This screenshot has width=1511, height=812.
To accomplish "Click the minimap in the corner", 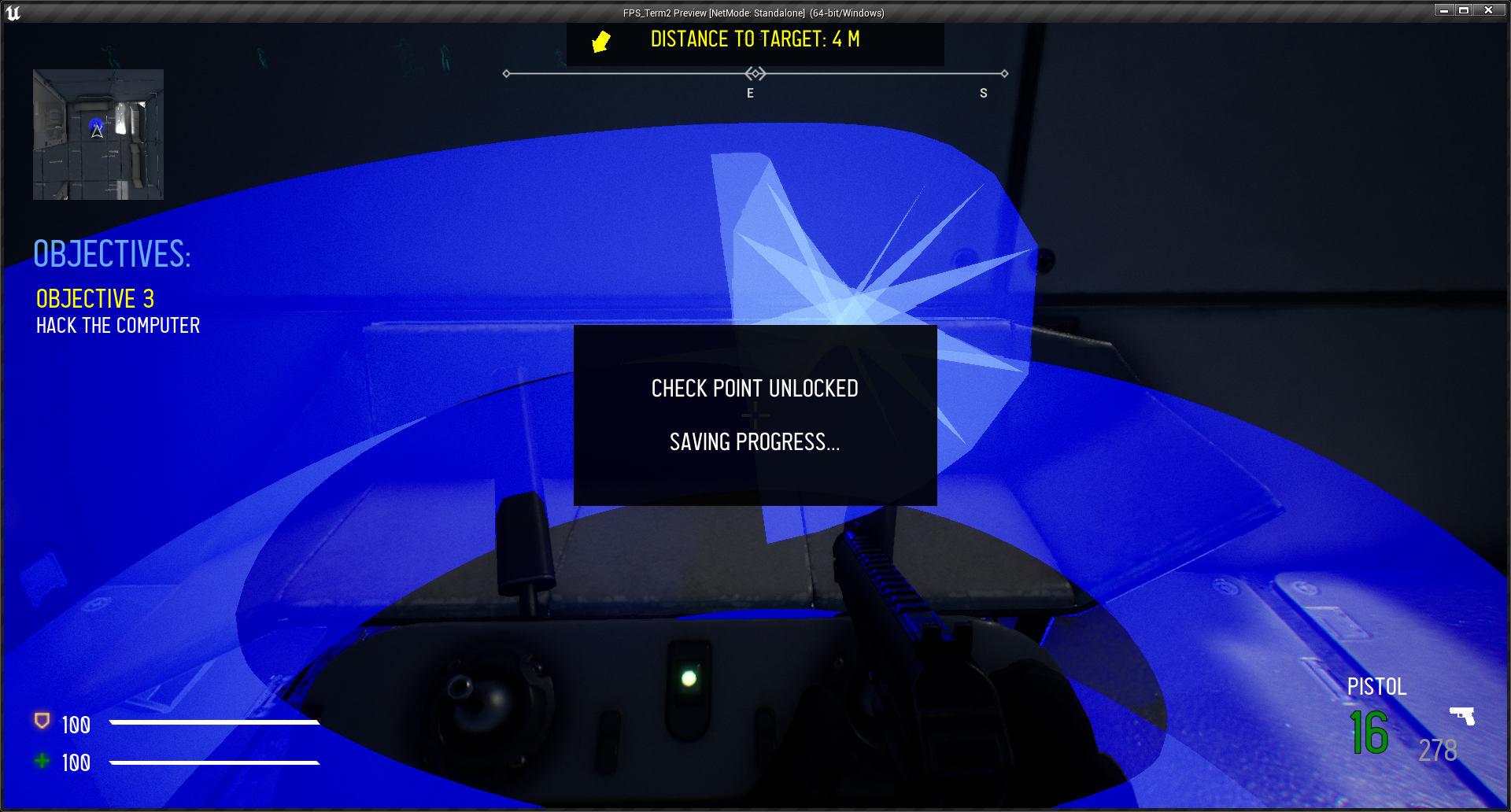I will [98, 135].
